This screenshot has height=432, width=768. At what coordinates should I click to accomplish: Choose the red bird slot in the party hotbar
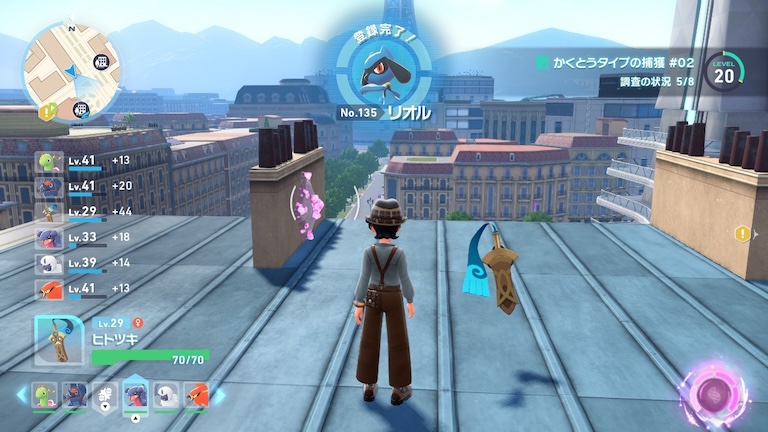click(197, 396)
